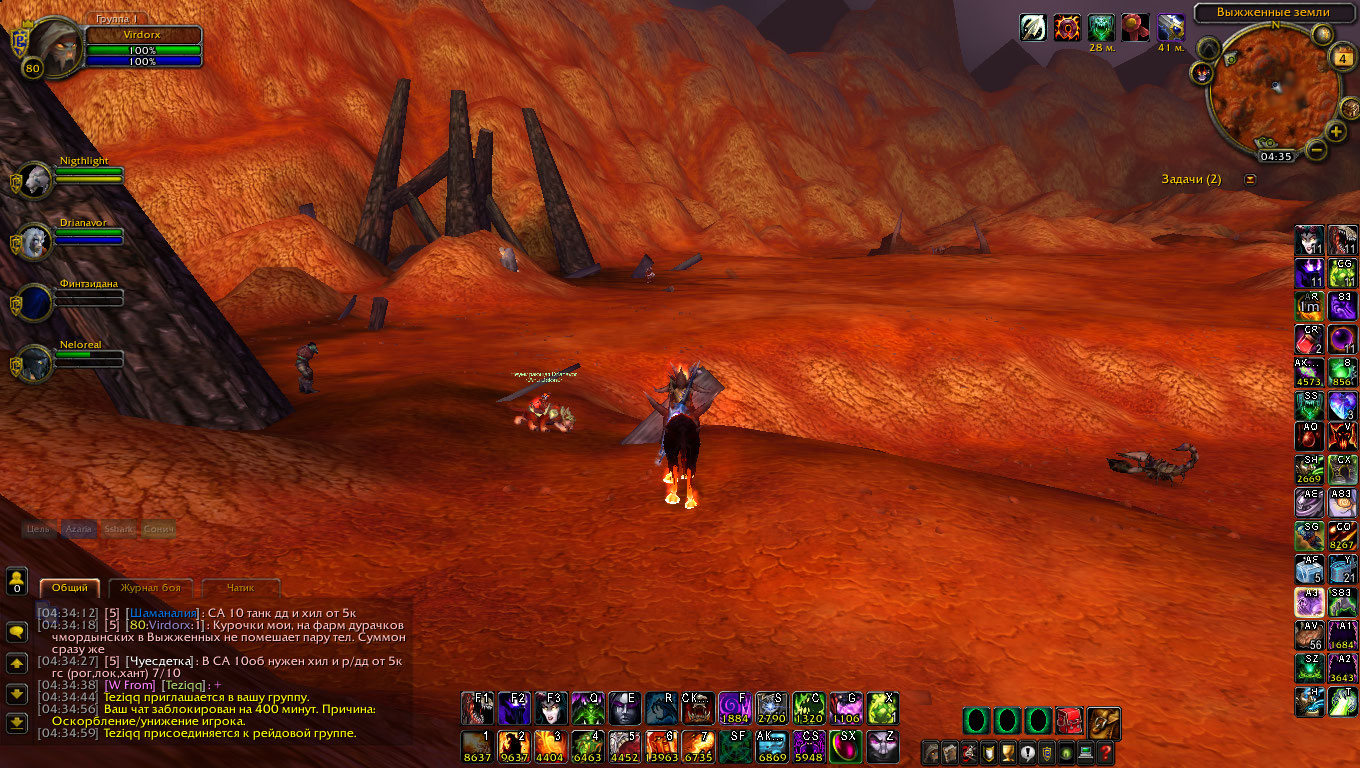This screenshot has height=768, width=1360.
Task: Use the action slot bound to Z
Action: 883,746
